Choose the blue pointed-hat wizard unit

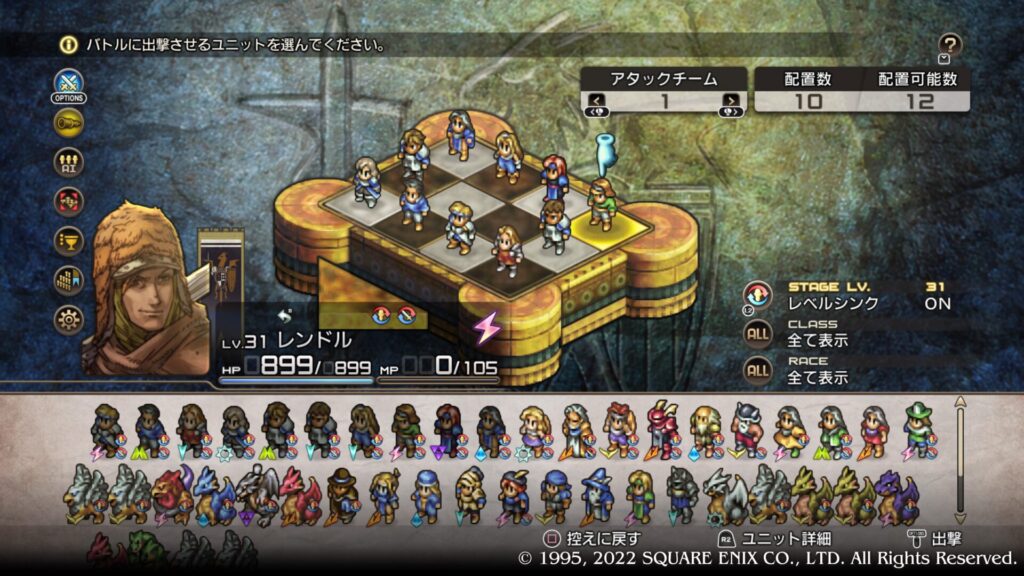[x=597, y=494]
